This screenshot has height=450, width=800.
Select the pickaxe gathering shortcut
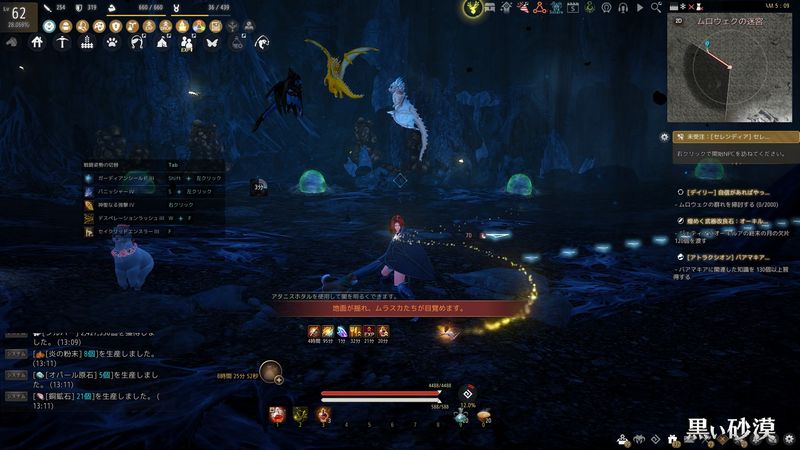pyautogui.click(x=62, y=43)
